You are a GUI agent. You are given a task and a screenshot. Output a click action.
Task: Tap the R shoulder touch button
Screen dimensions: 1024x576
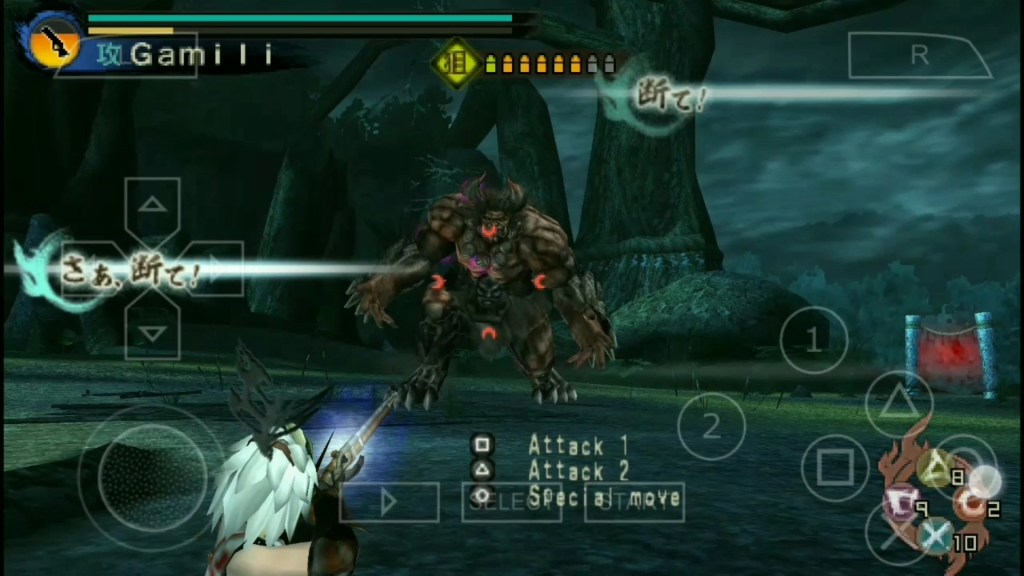pyautogui.click(x=918, y=56)
